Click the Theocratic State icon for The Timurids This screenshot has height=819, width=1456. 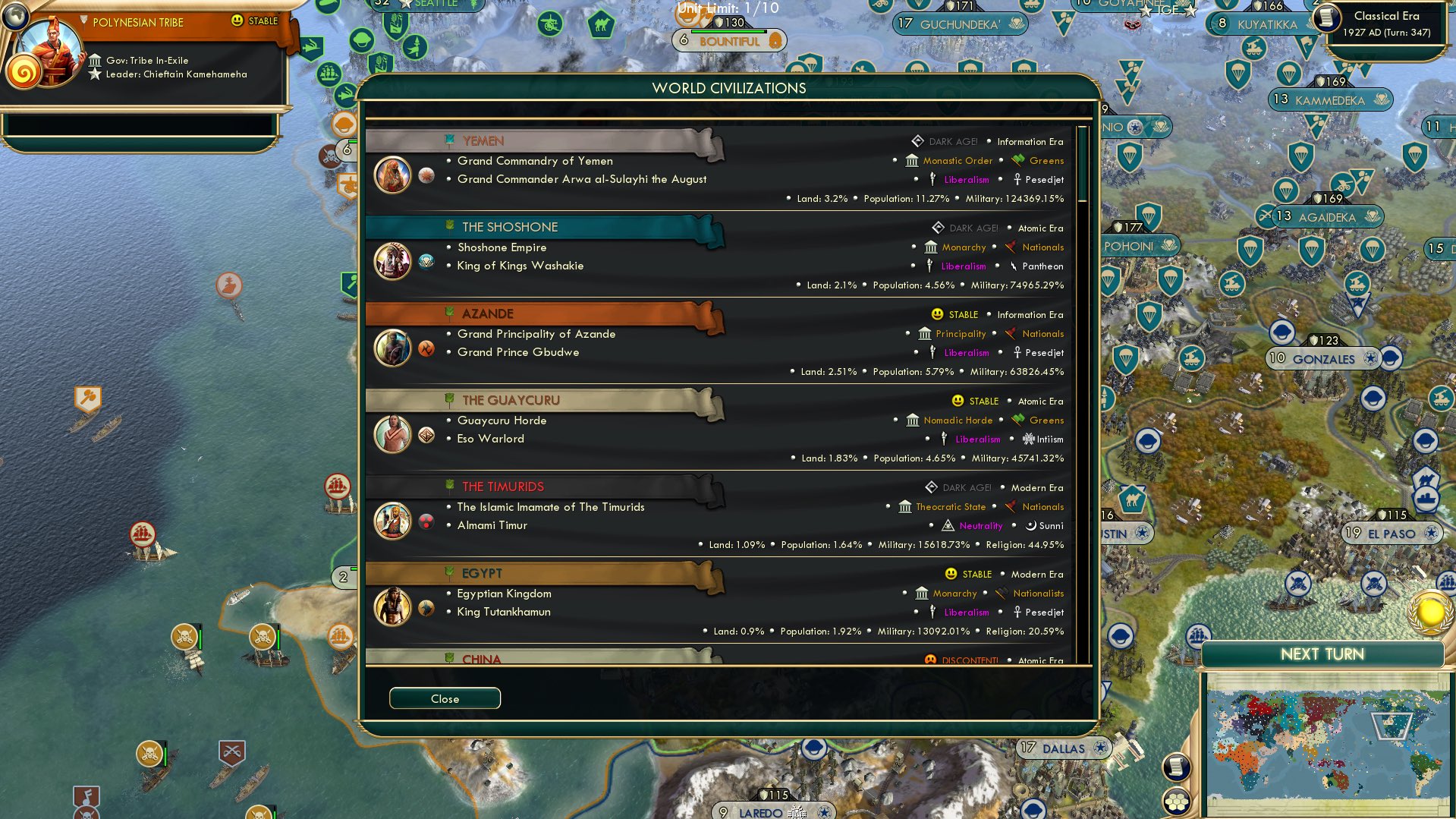tap(907, 506)
